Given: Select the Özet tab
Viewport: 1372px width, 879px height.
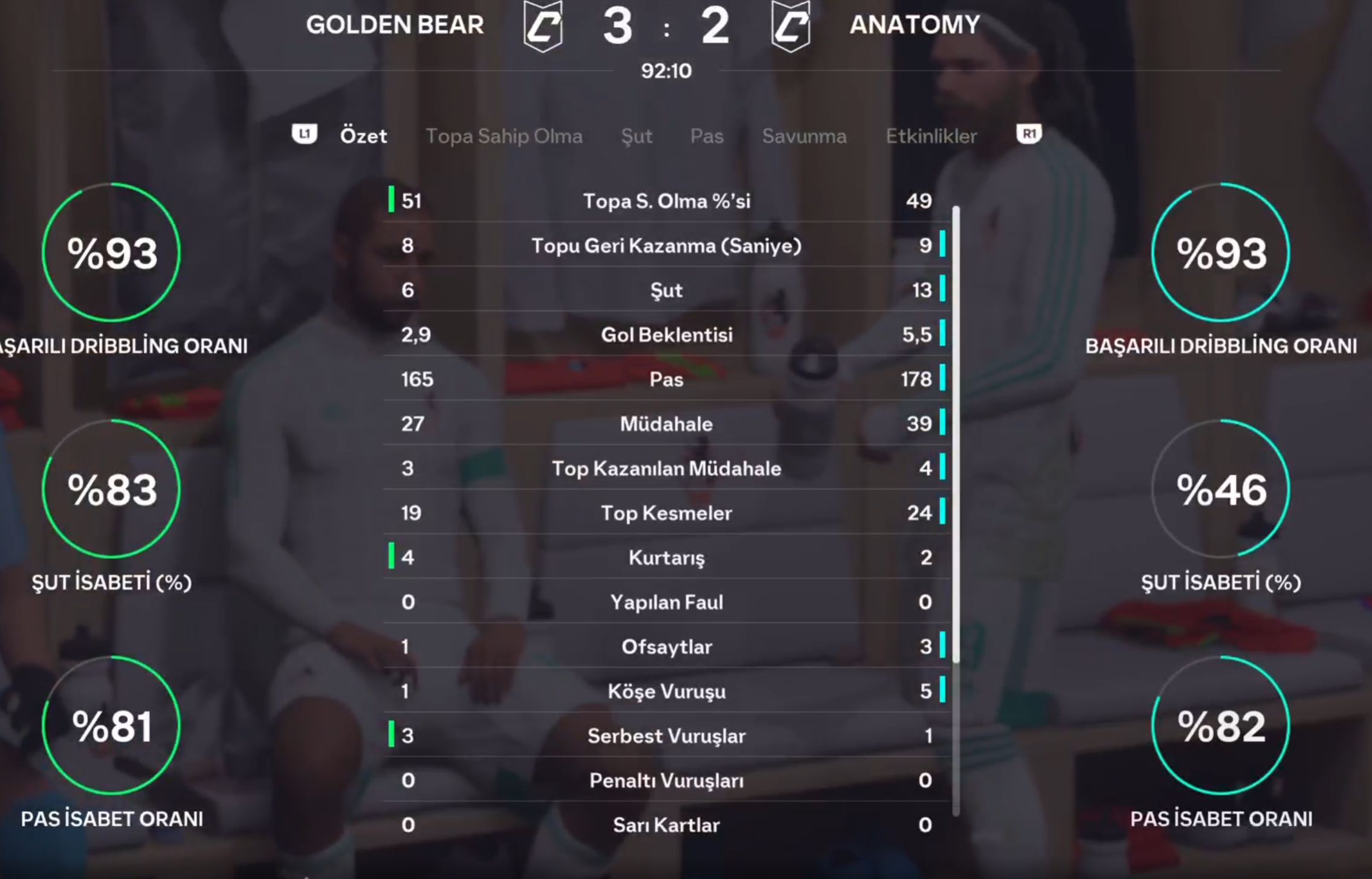Looking at the screenshot, I should 363,136.
